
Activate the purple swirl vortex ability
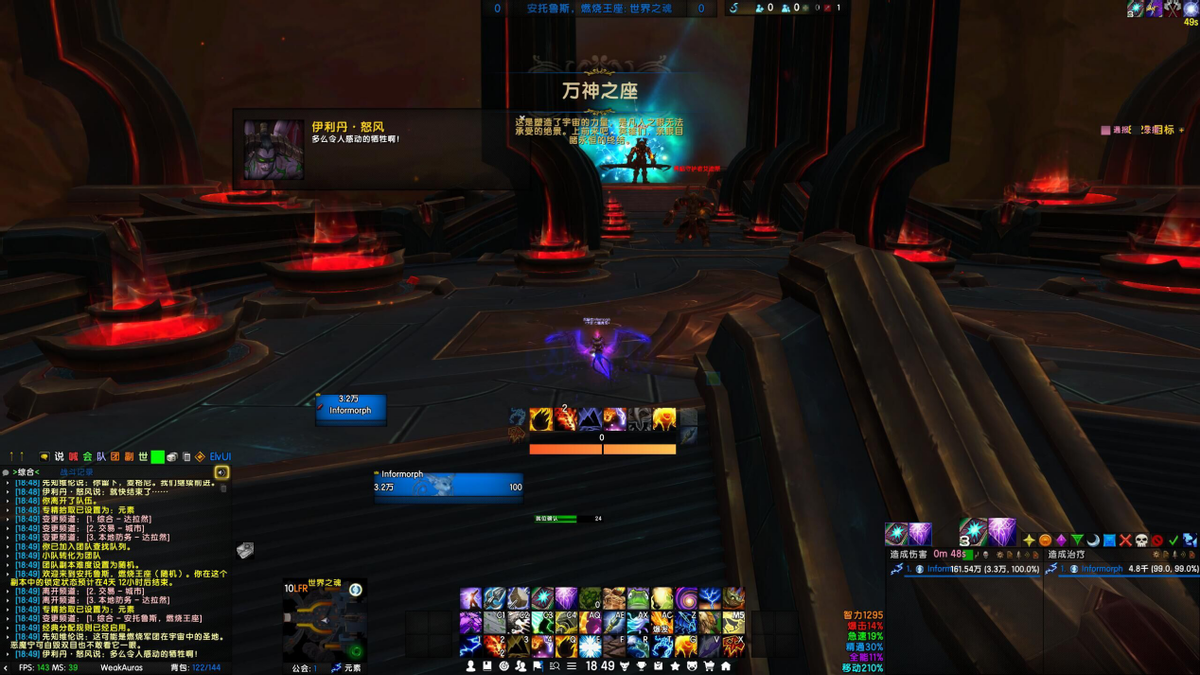click(x=685, y=598)
